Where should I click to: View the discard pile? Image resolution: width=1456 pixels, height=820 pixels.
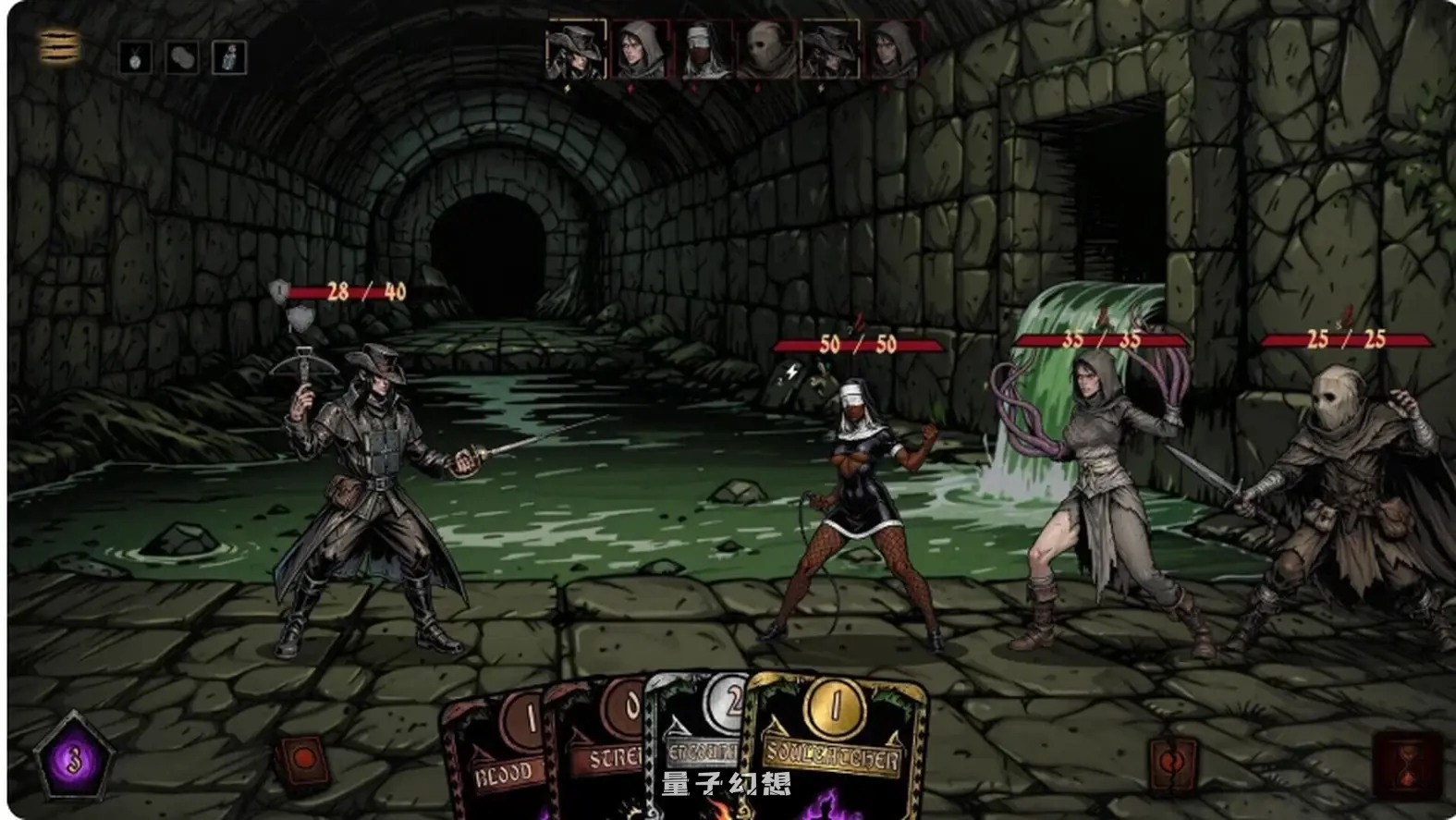coord(1170,764)
